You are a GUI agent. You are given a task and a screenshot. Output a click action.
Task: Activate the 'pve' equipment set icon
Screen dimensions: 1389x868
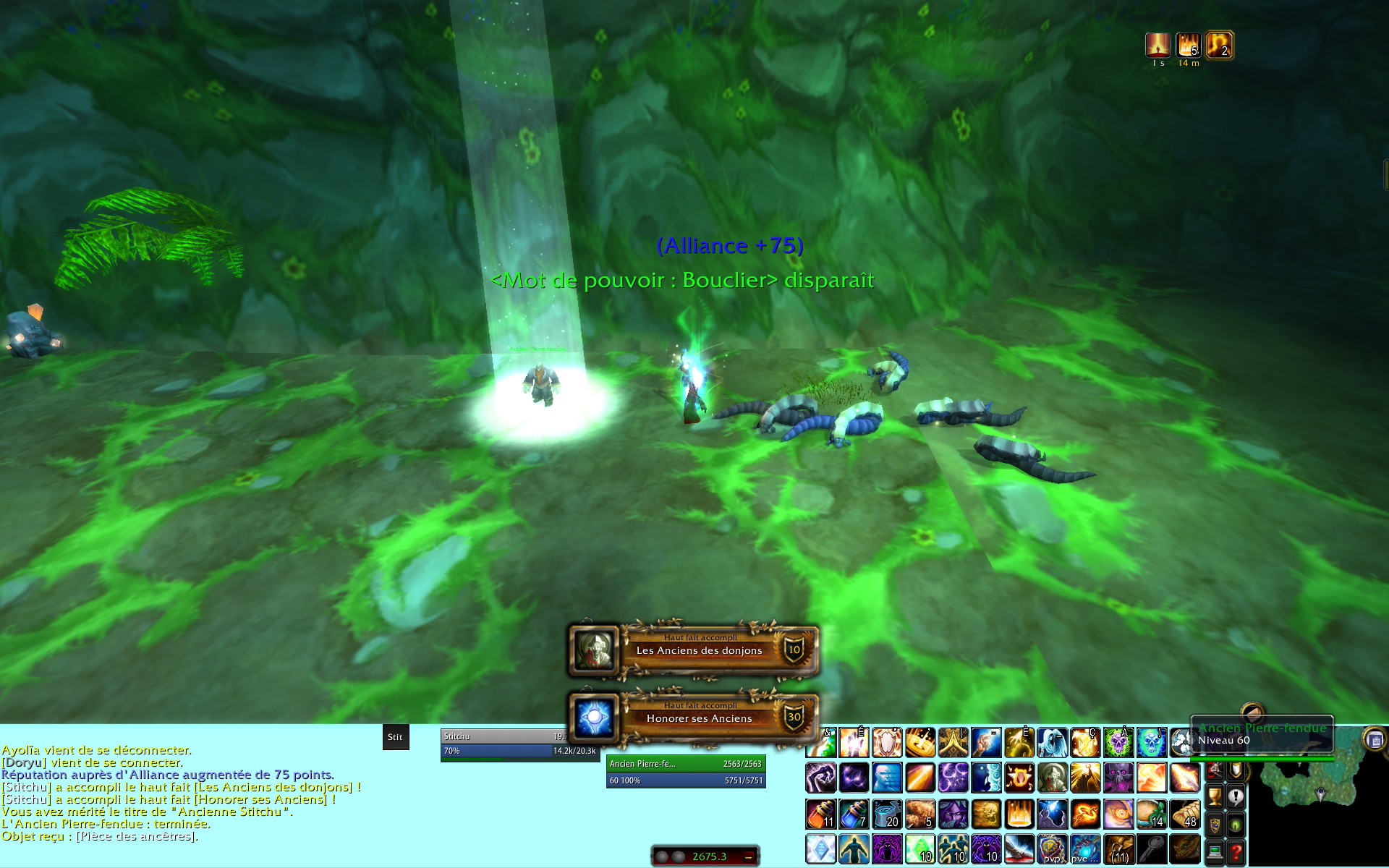(1084, 849)
